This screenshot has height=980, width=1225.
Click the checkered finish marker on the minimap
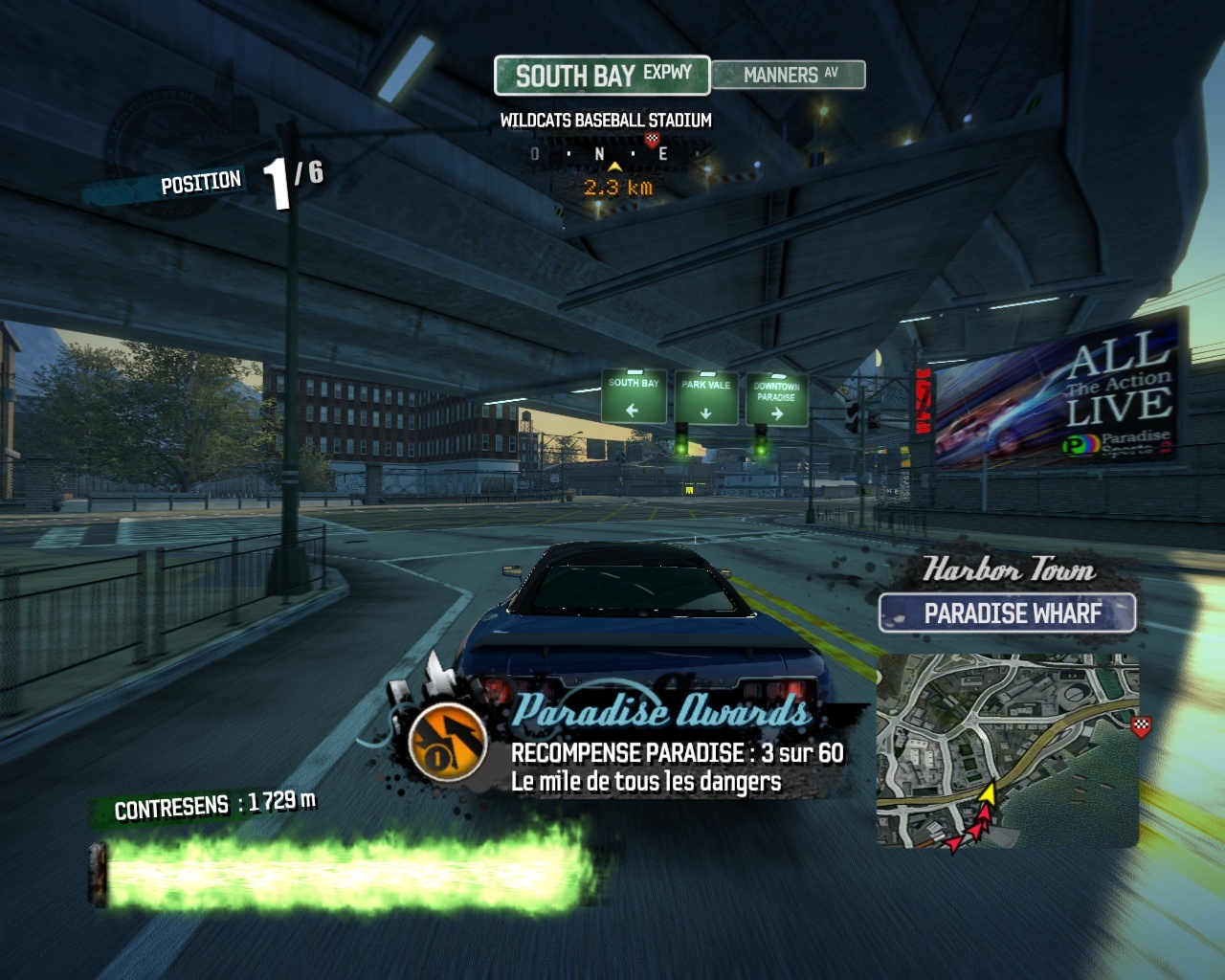pyautogui.click(x=1141, y=726)
